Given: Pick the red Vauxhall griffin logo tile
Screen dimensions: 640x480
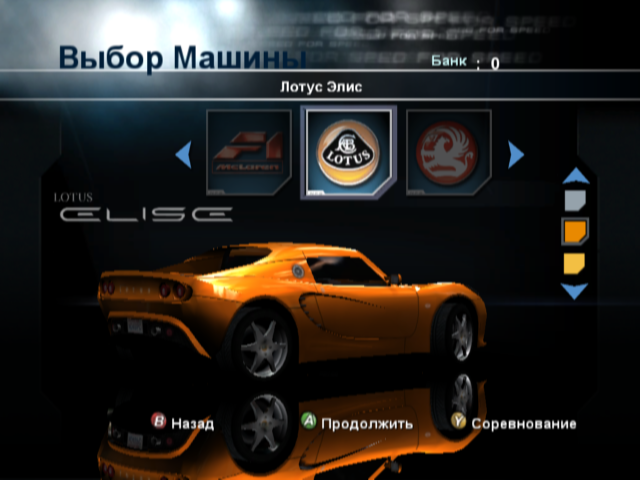Looking at the screenshot, I should [x=448, y=153].
